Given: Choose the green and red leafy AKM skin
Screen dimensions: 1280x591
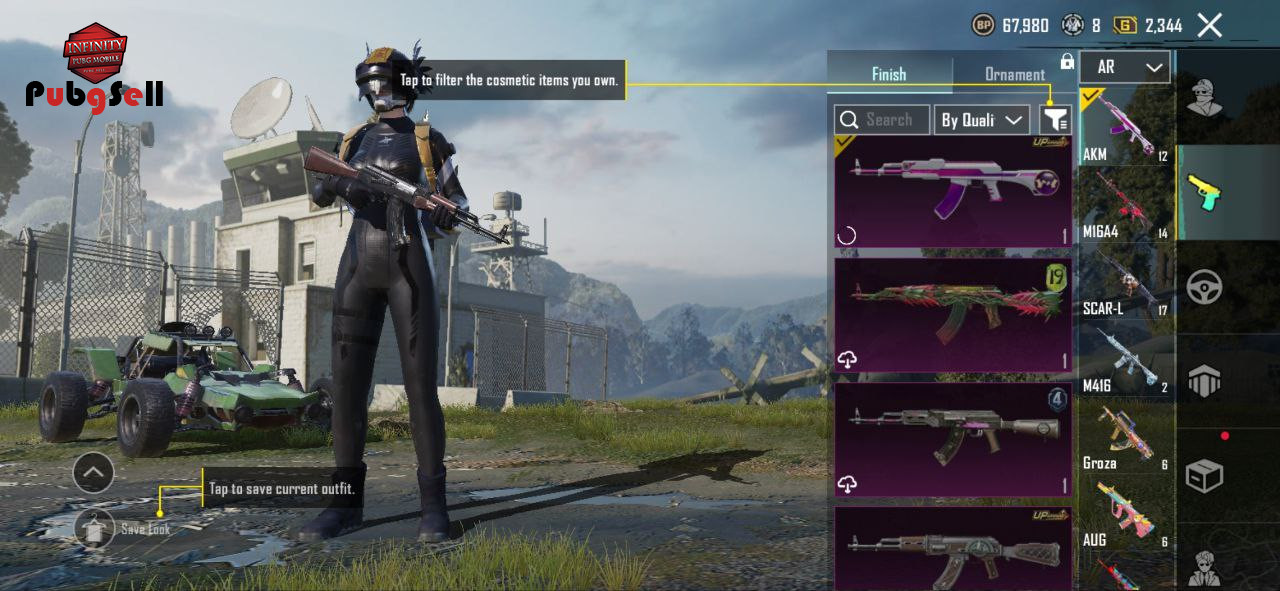Looking at the screenshot, I should [953, 315].
